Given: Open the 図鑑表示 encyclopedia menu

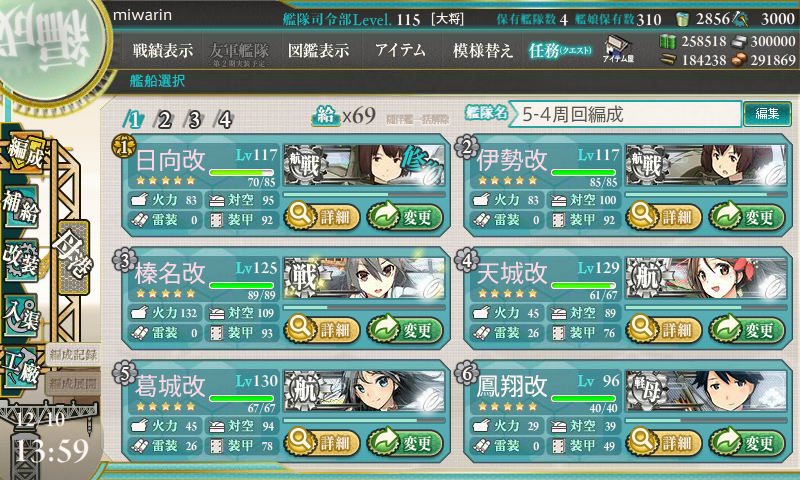Looking at the screenshot, I should 318,51.
